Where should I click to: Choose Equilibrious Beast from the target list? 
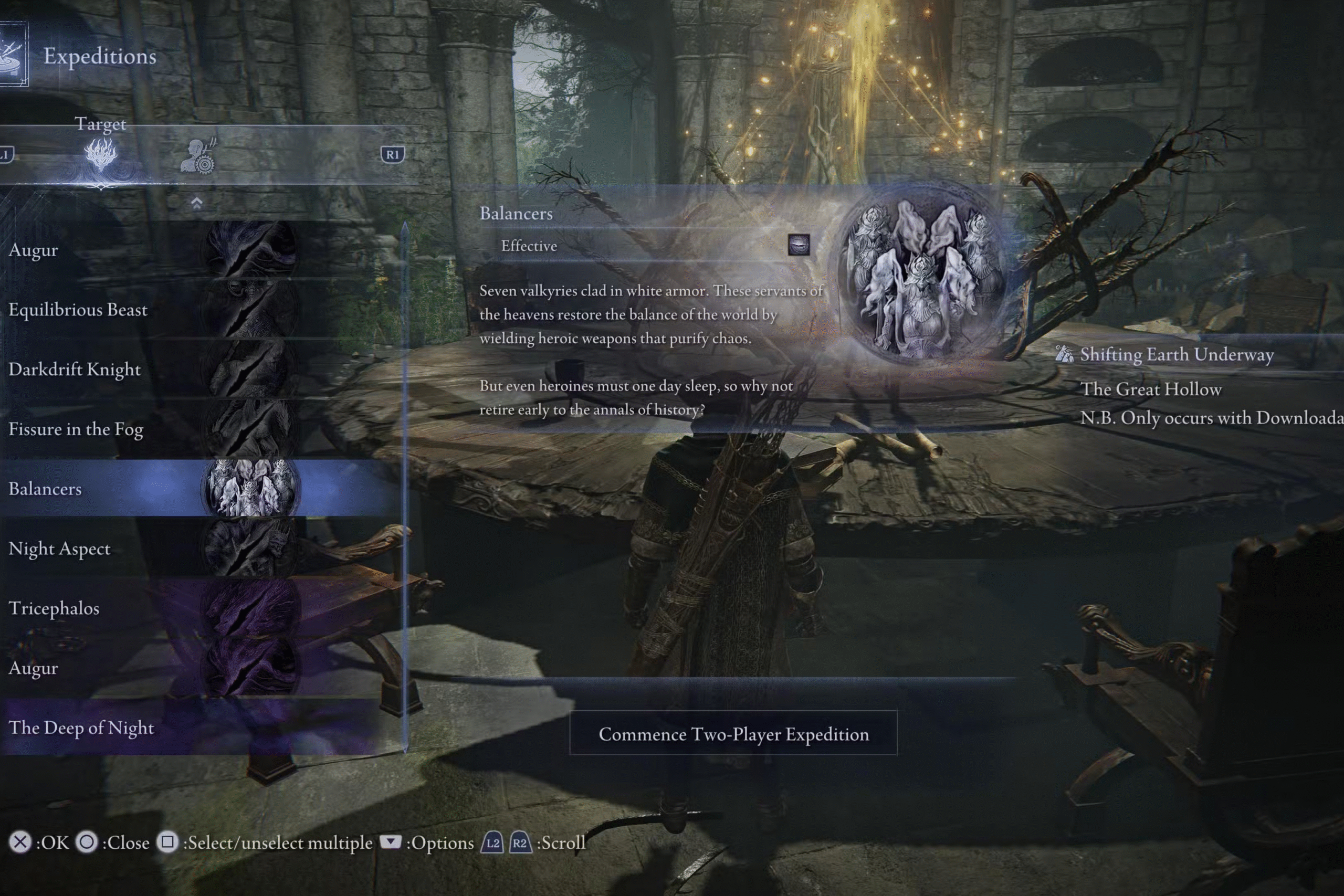click(x=149, y=310)
